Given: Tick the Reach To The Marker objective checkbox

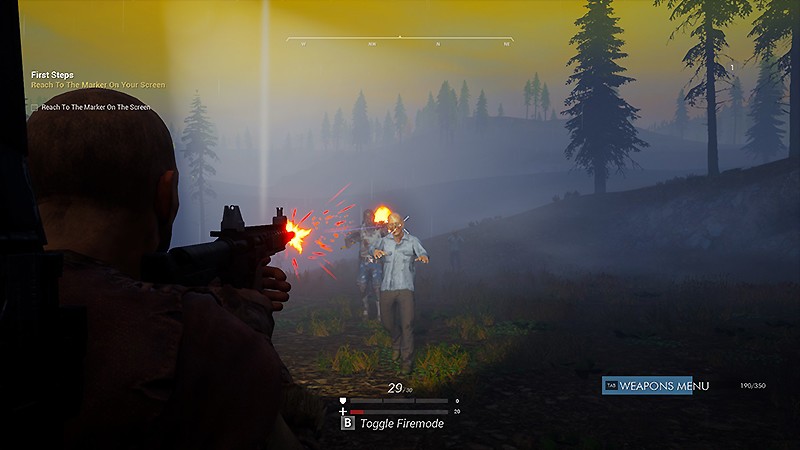Looking at the screenshot, I should coord(34,107).
